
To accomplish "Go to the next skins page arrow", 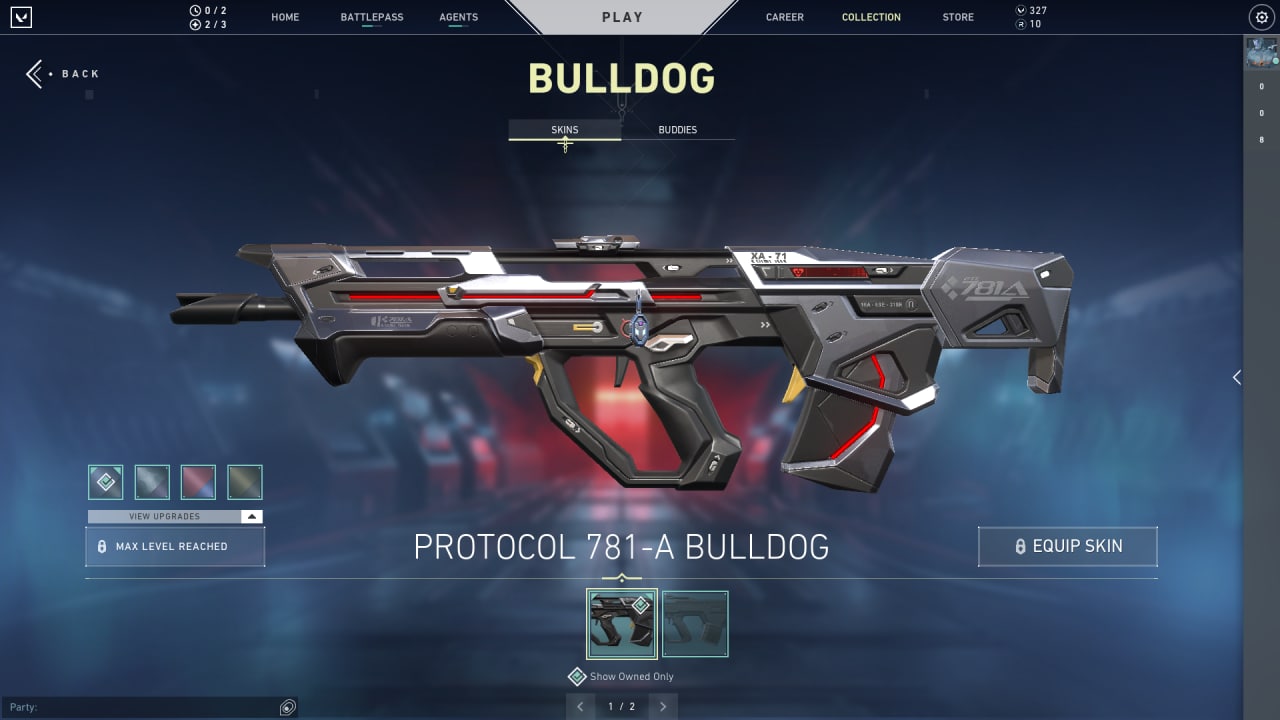I will coord(662,706).
